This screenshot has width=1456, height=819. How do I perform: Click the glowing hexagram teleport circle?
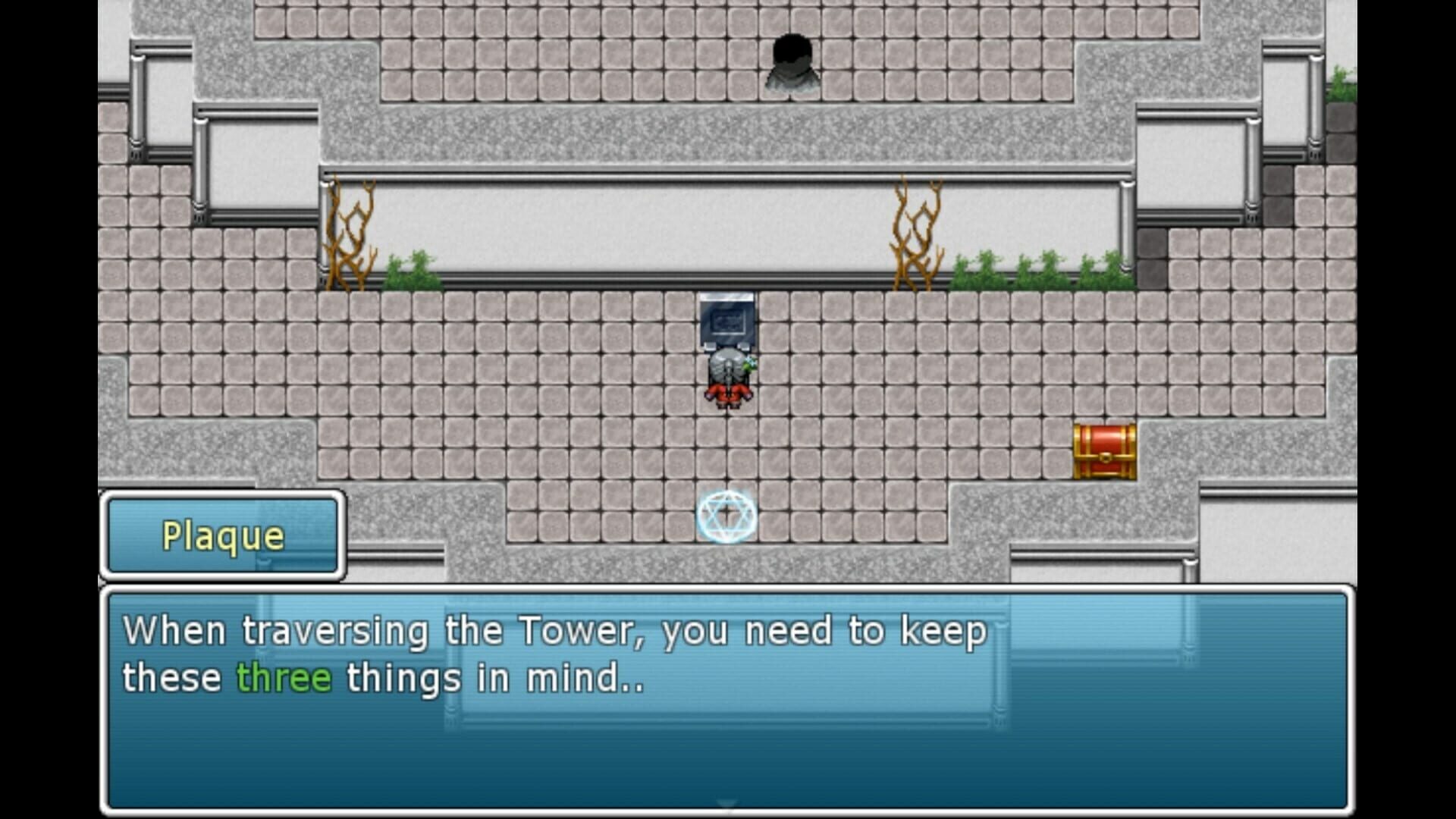pyautogui.click(x=726, y=516)
